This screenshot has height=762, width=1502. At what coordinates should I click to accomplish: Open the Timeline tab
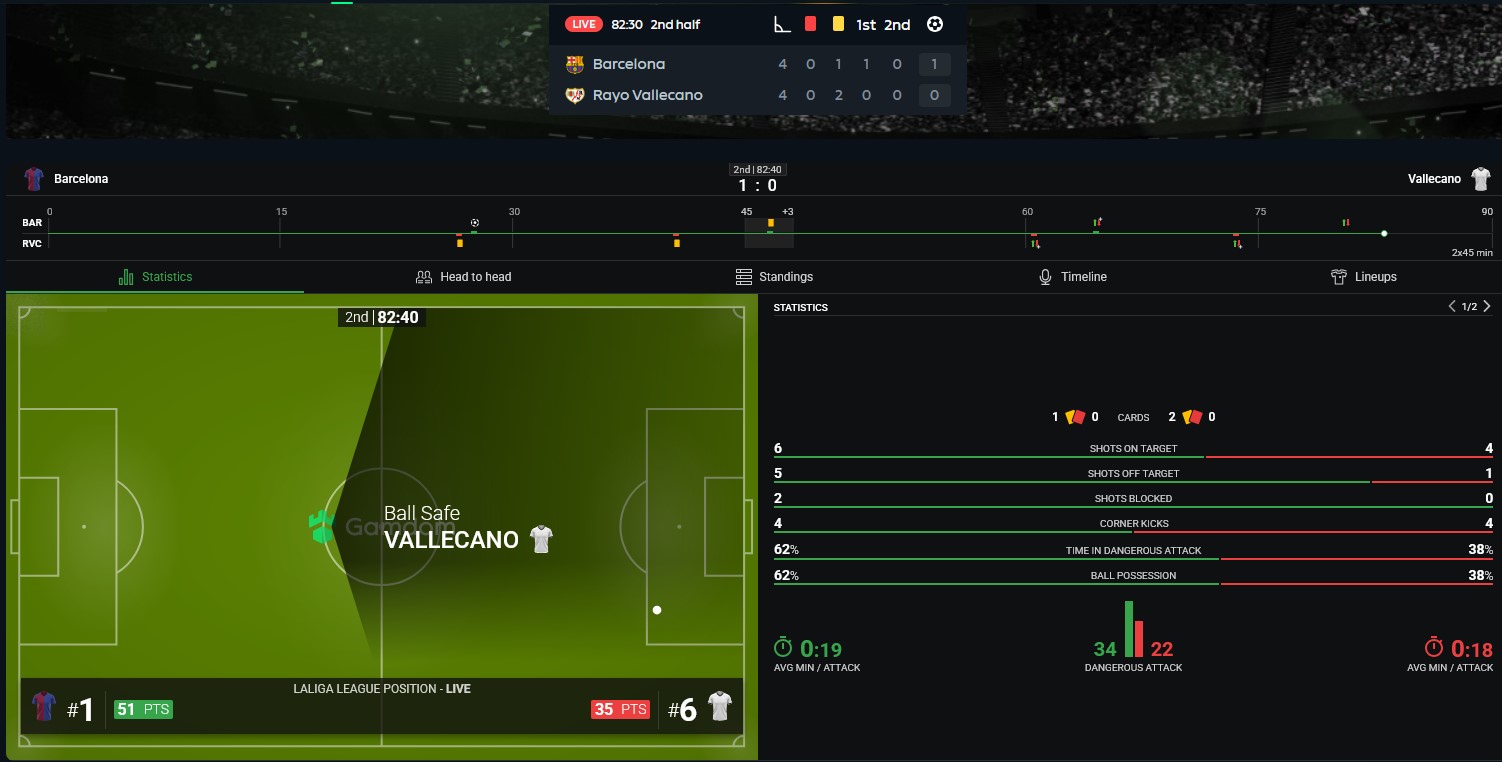(1073, 277)
